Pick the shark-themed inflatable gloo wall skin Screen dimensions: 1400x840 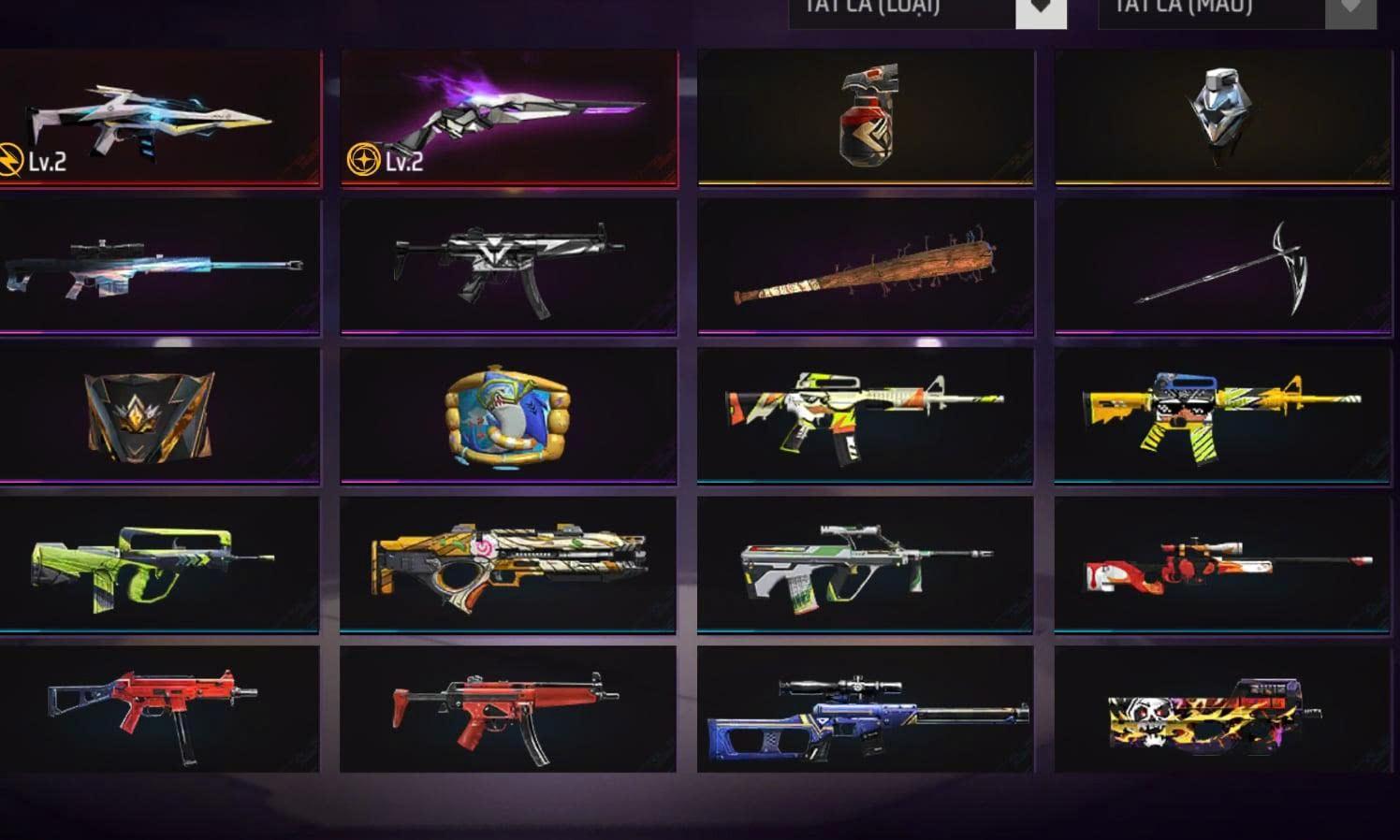[x=509, y=414]
